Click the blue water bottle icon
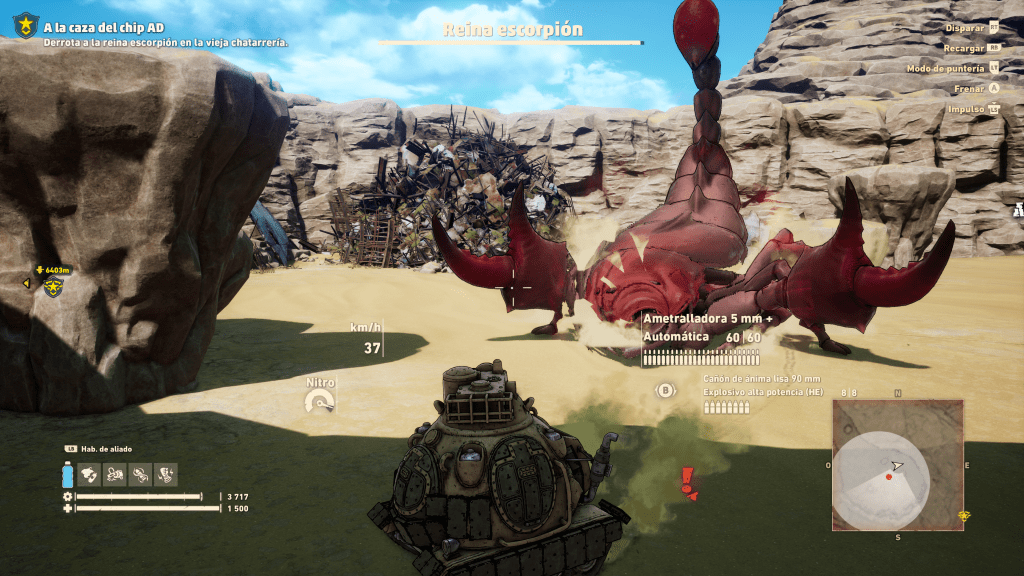This screenshot has height=576, width=1024. coord(67,474)
